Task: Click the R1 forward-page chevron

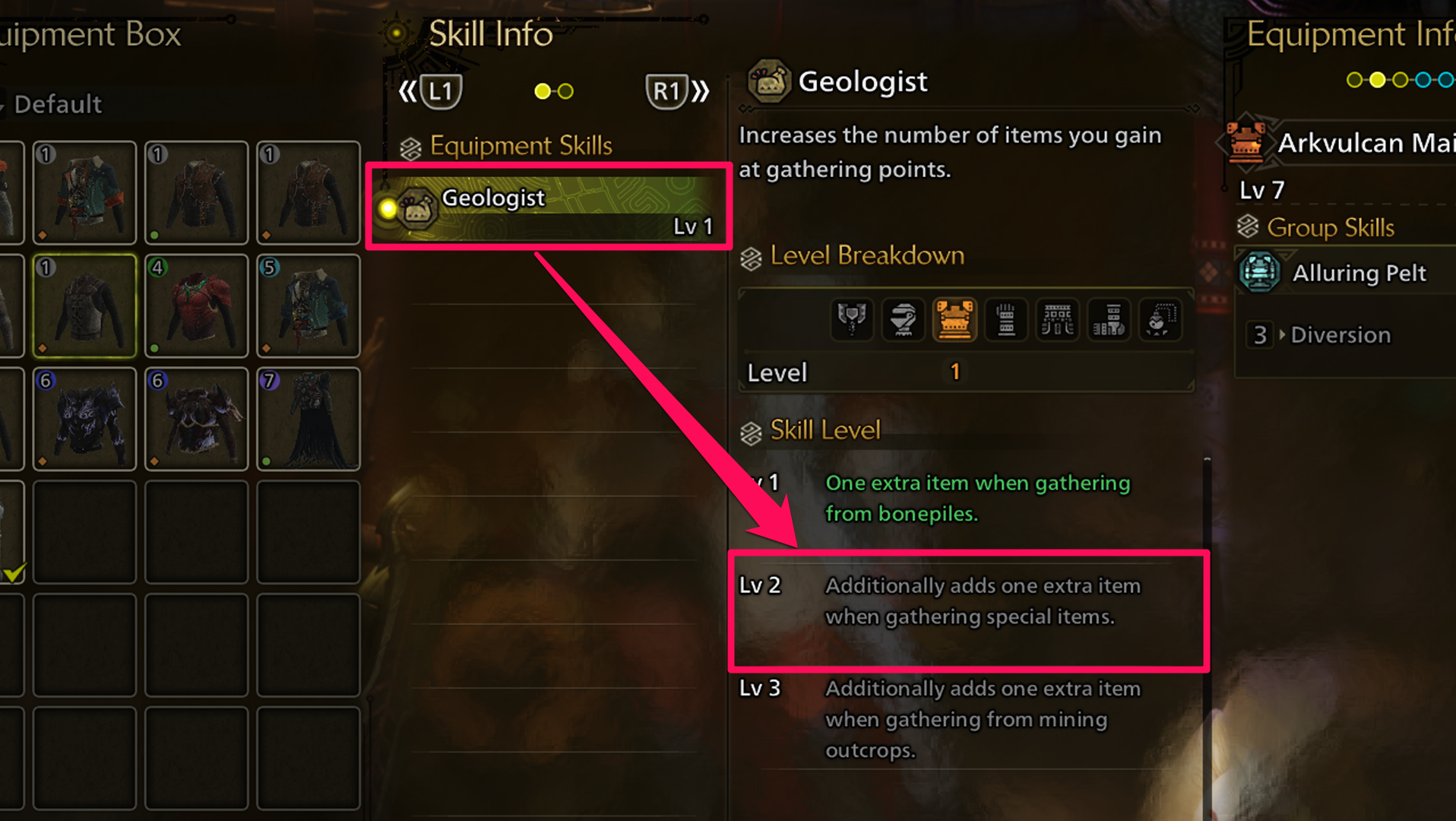Action: tap(701, 89)
